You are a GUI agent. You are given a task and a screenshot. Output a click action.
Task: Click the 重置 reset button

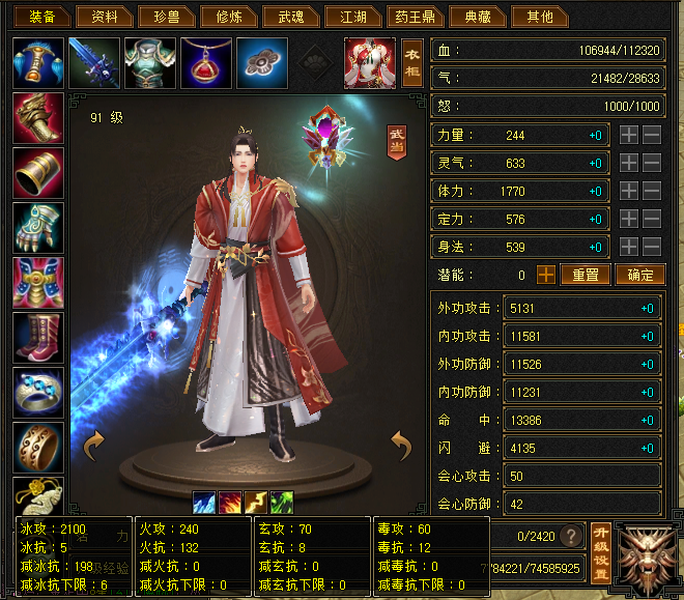click(585, 274)
